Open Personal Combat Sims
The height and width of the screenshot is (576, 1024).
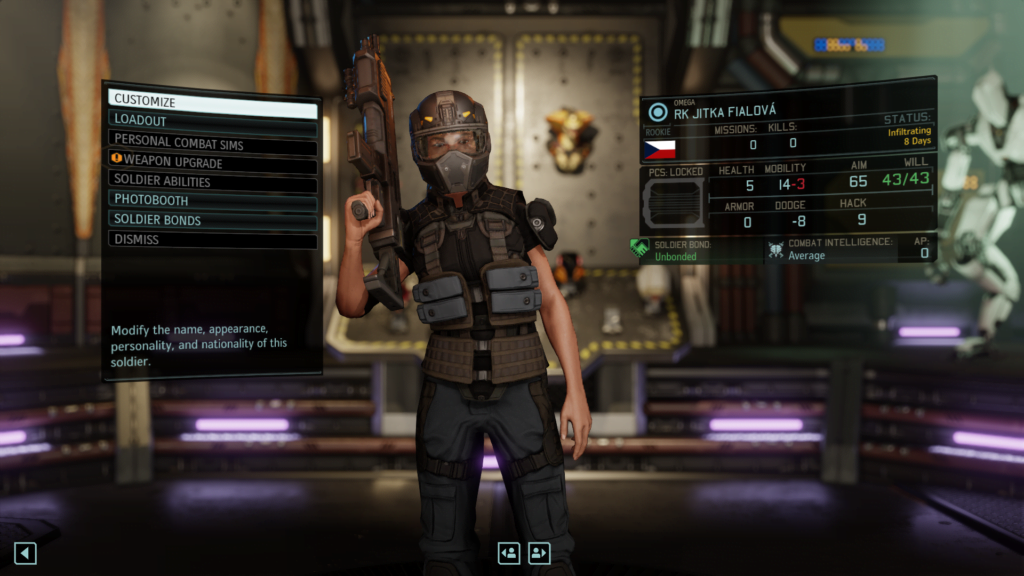212,143
